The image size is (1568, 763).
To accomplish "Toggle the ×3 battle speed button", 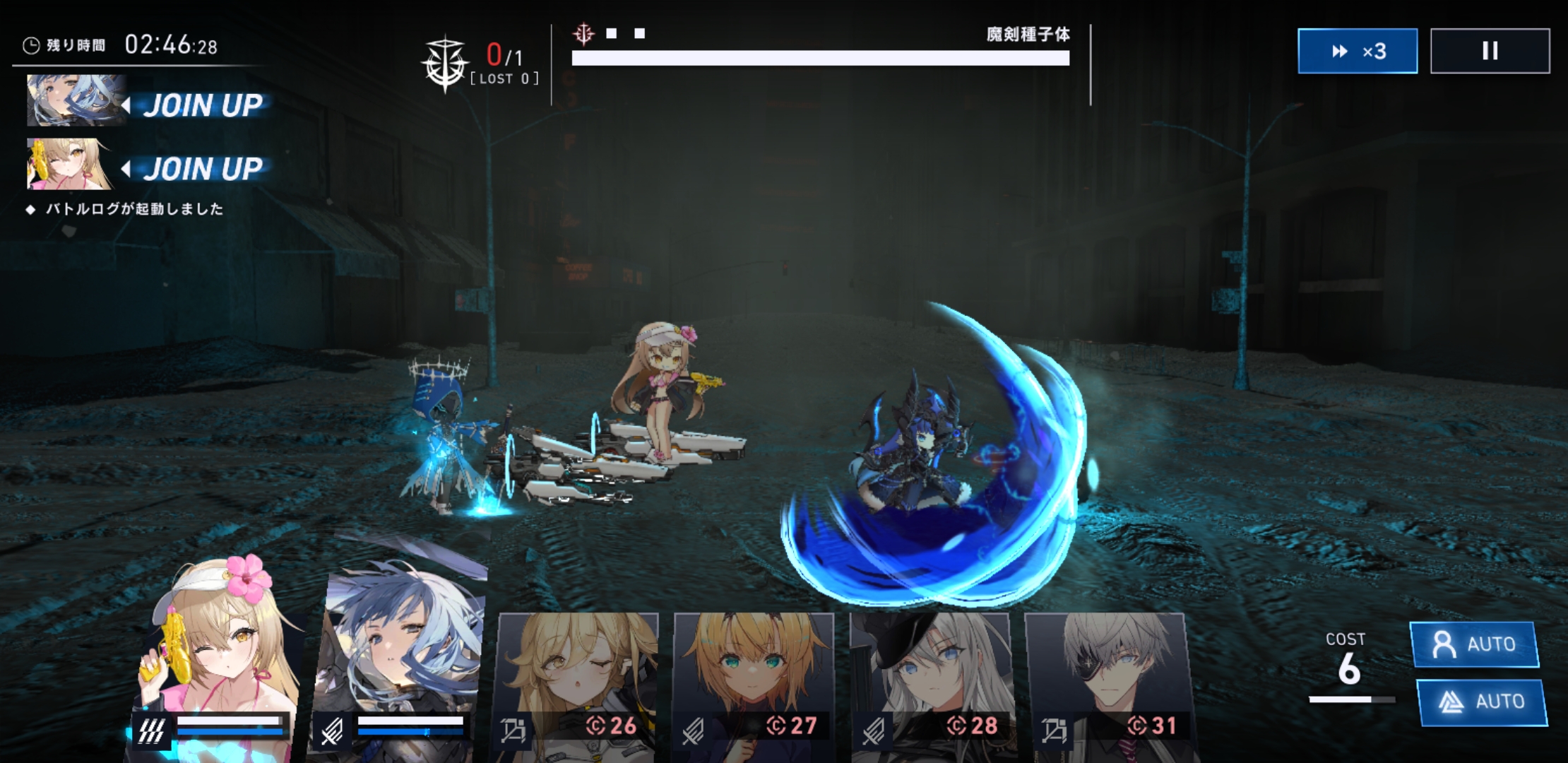I will 1357,51.
